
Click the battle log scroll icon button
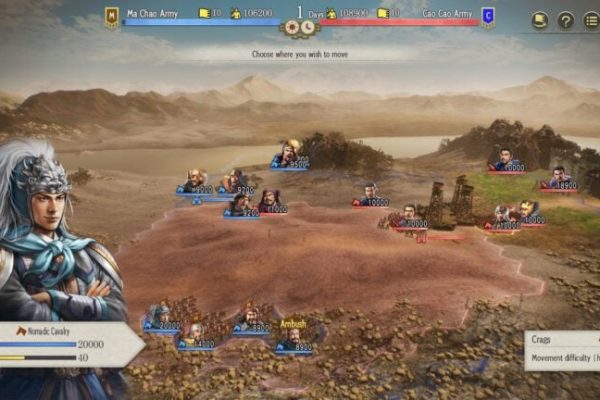point(539,19)
